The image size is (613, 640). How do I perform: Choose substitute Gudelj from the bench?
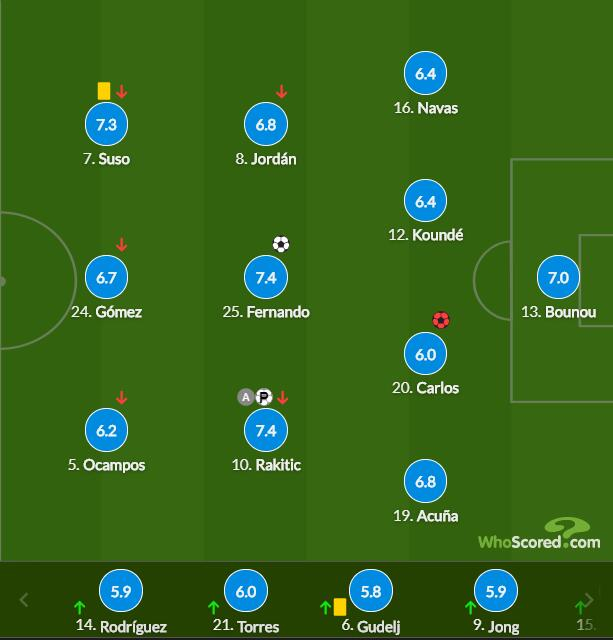(370, 592)
